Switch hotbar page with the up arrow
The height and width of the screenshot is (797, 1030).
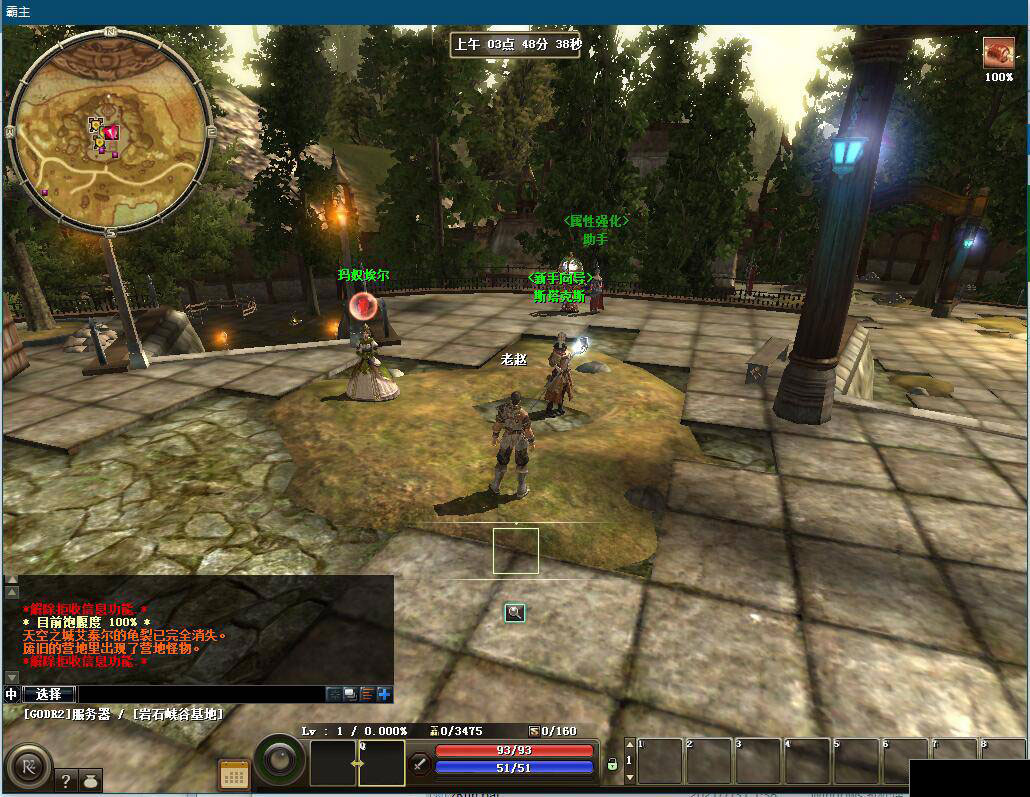click(x=629, y=746)
